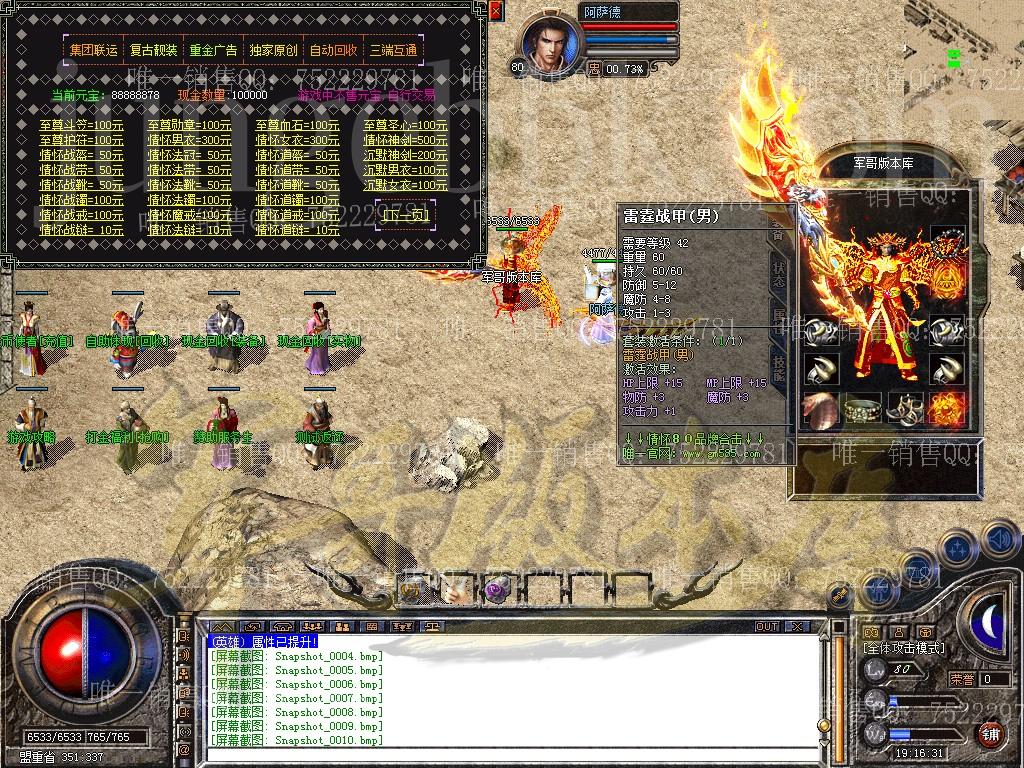Choose the 三端互通 tab
1024x768 pixels.
point(393,51)
